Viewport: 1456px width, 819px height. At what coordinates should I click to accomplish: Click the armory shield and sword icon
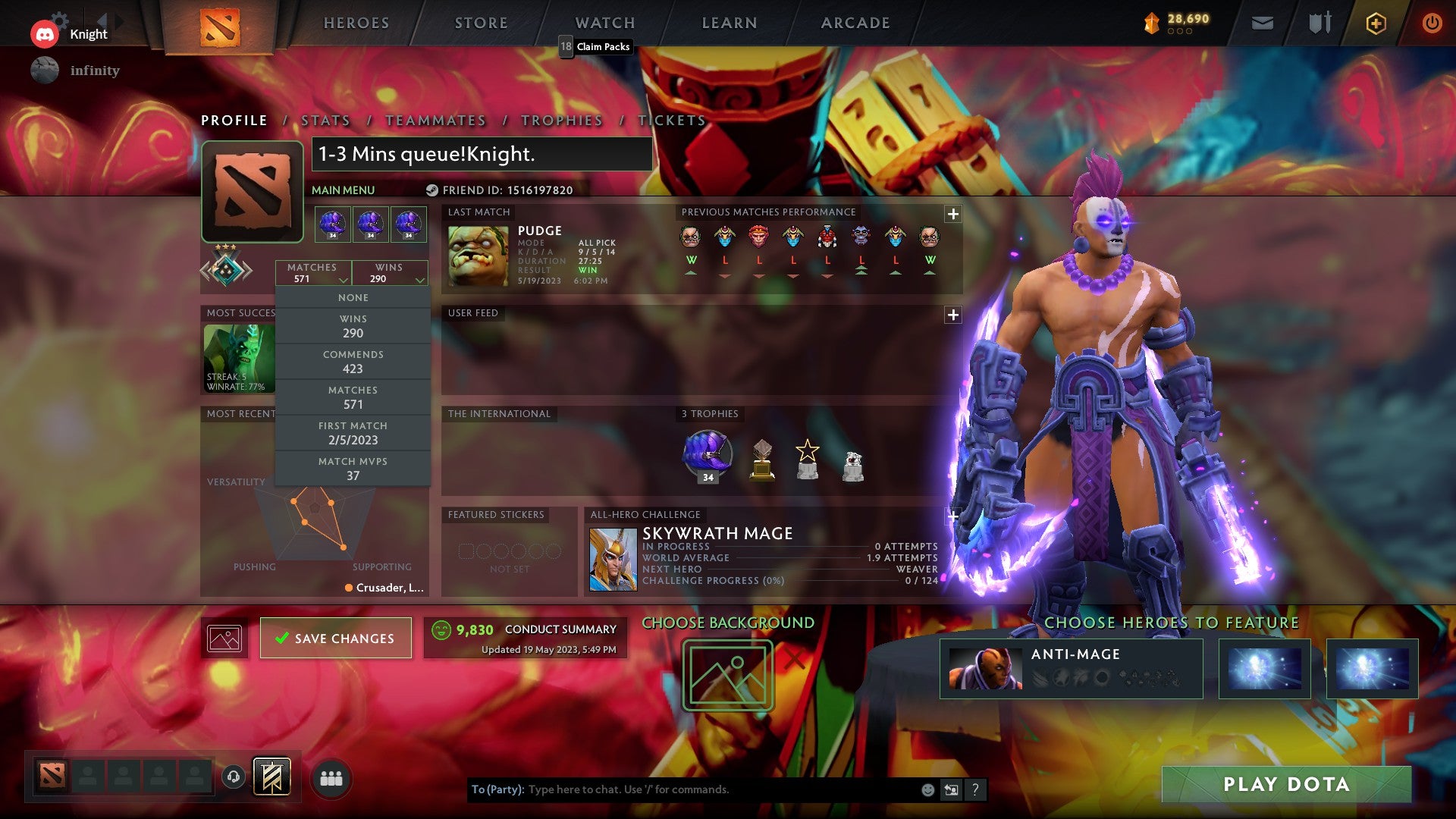coord(1319,23)
